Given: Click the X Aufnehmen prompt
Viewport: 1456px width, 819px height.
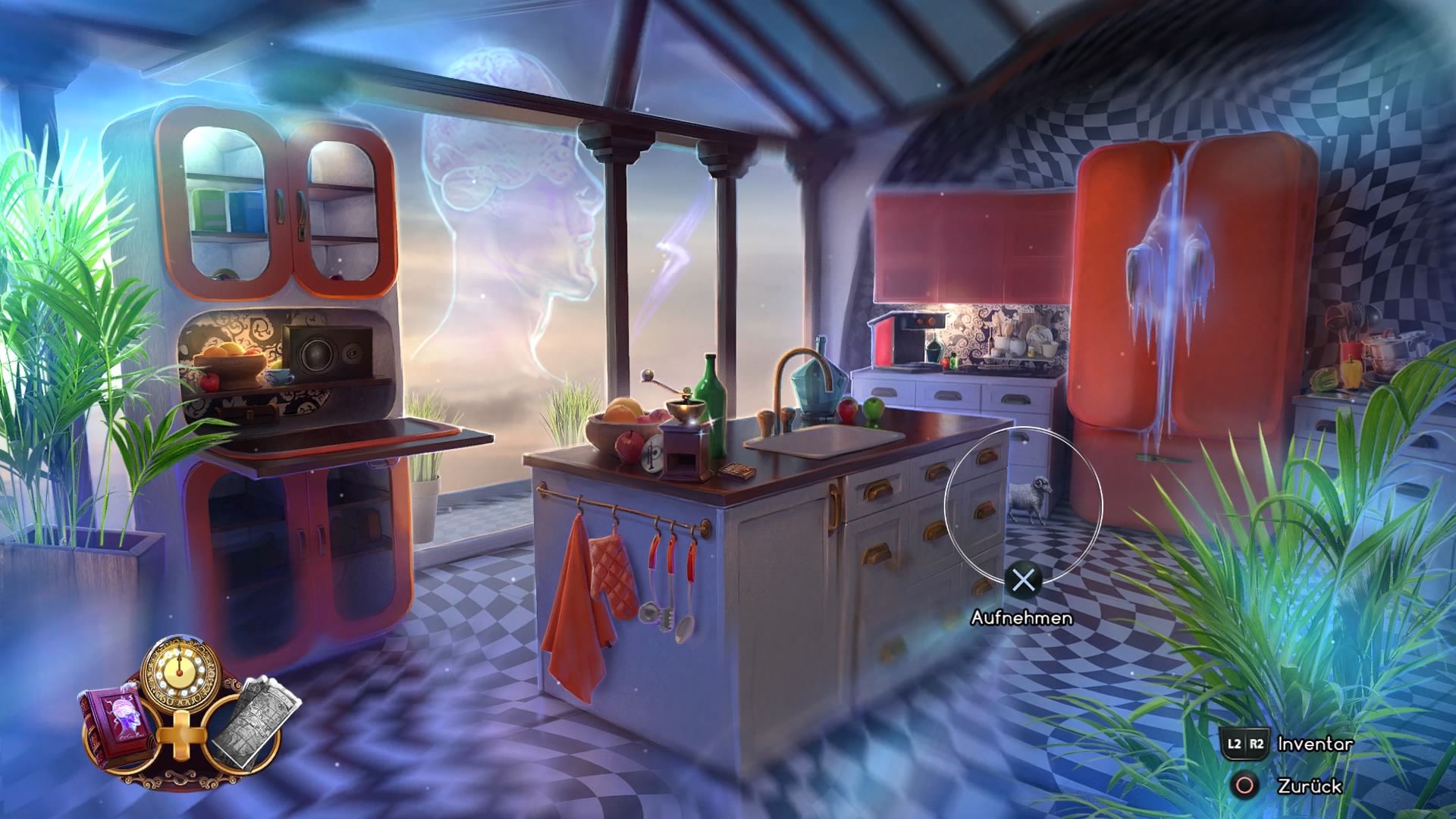Looking at the screenshot, I should pos(1025,582).
